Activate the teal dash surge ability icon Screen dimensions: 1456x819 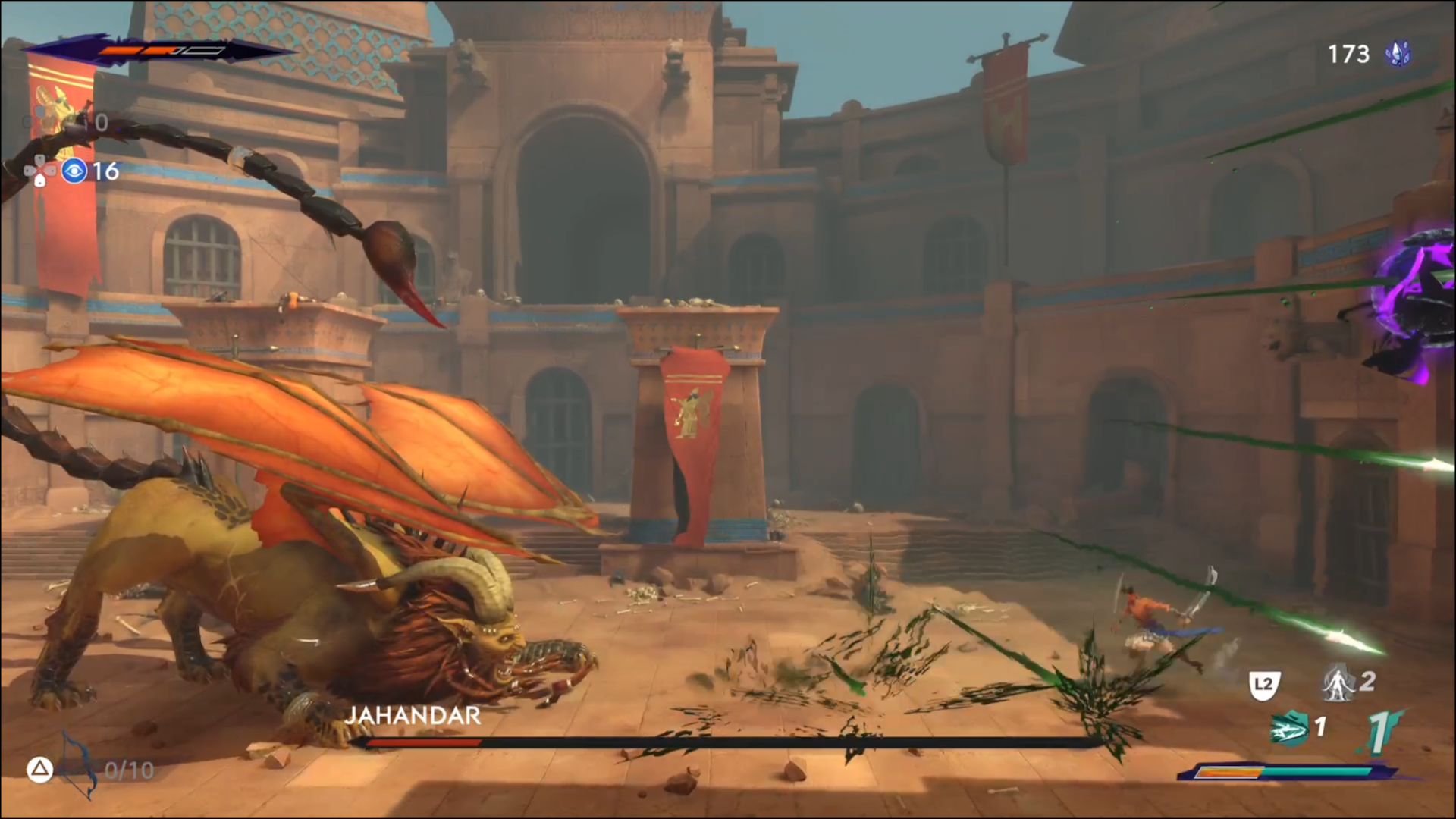1289,728
